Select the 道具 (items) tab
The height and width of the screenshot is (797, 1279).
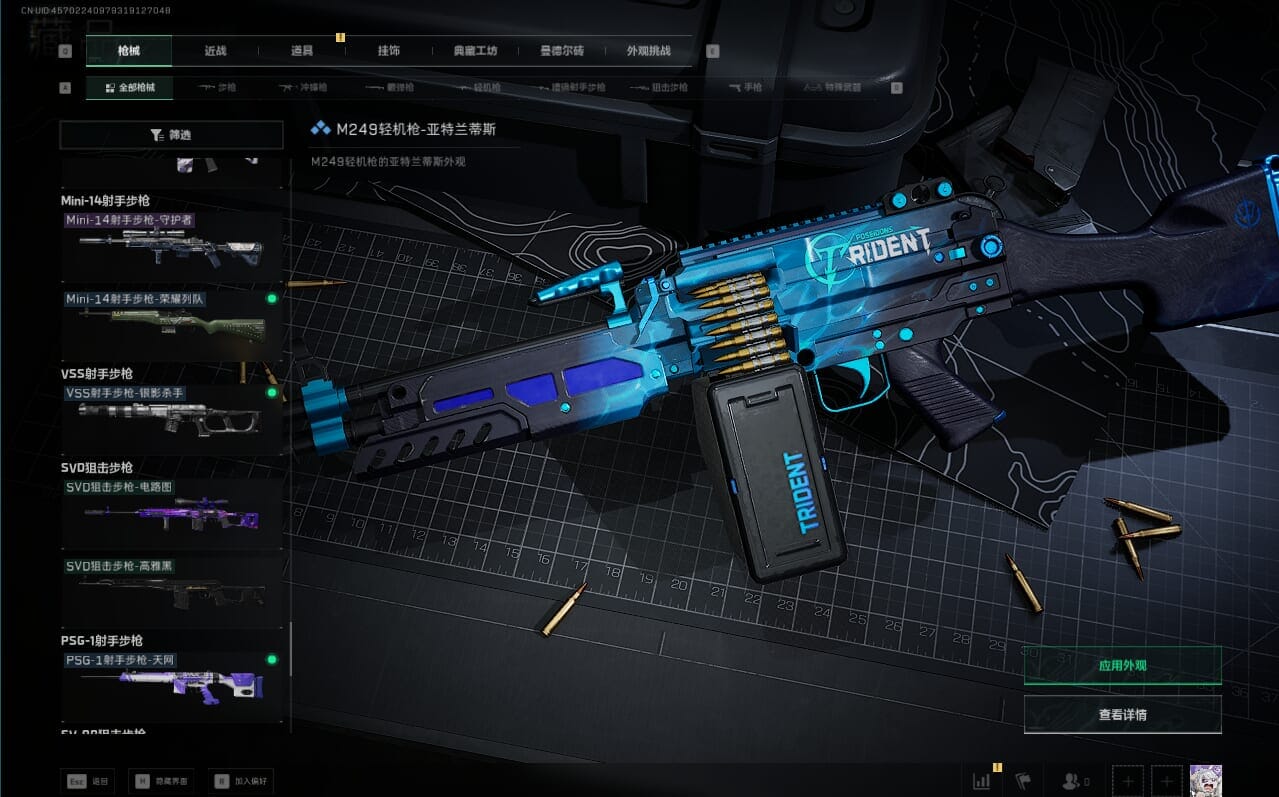302,51
